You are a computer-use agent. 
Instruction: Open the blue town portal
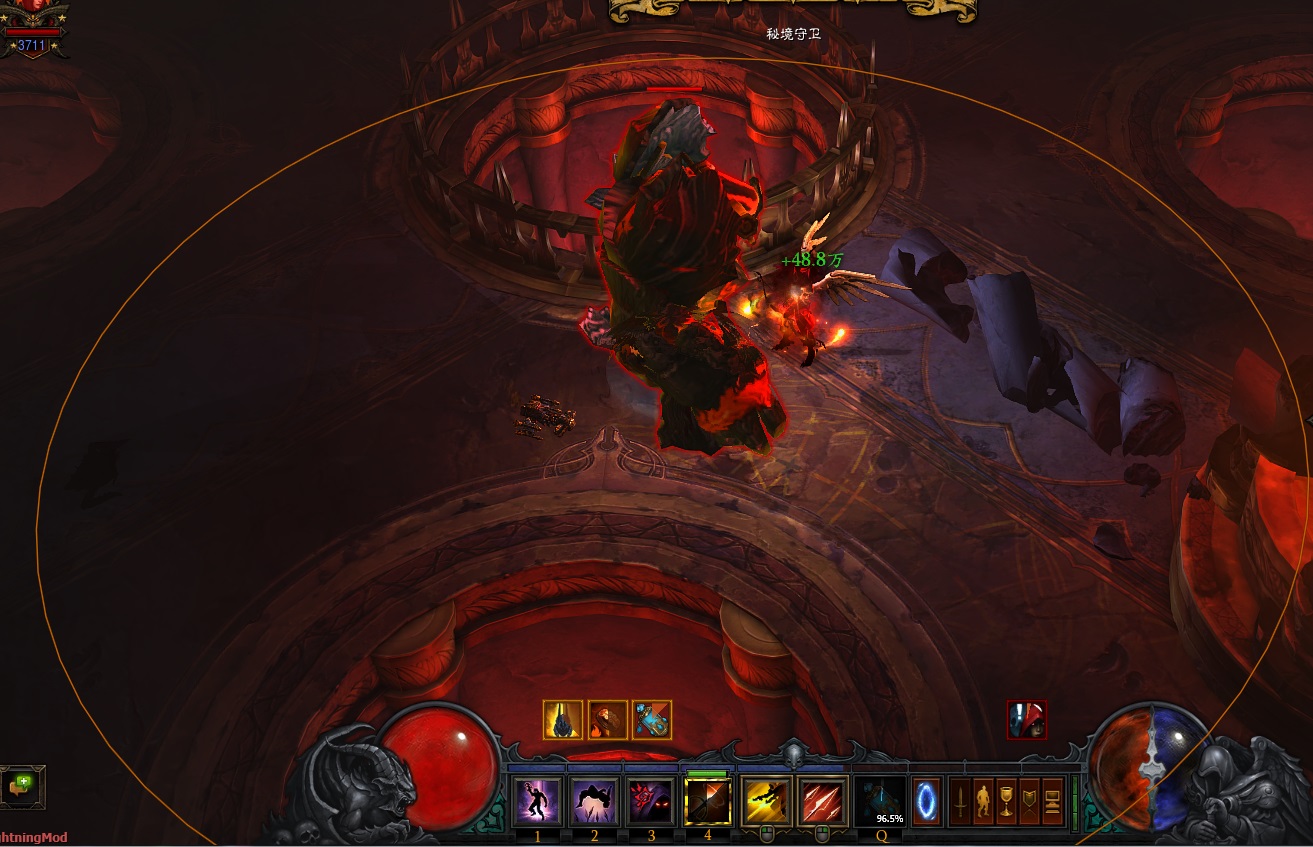[x=927, y=801]
